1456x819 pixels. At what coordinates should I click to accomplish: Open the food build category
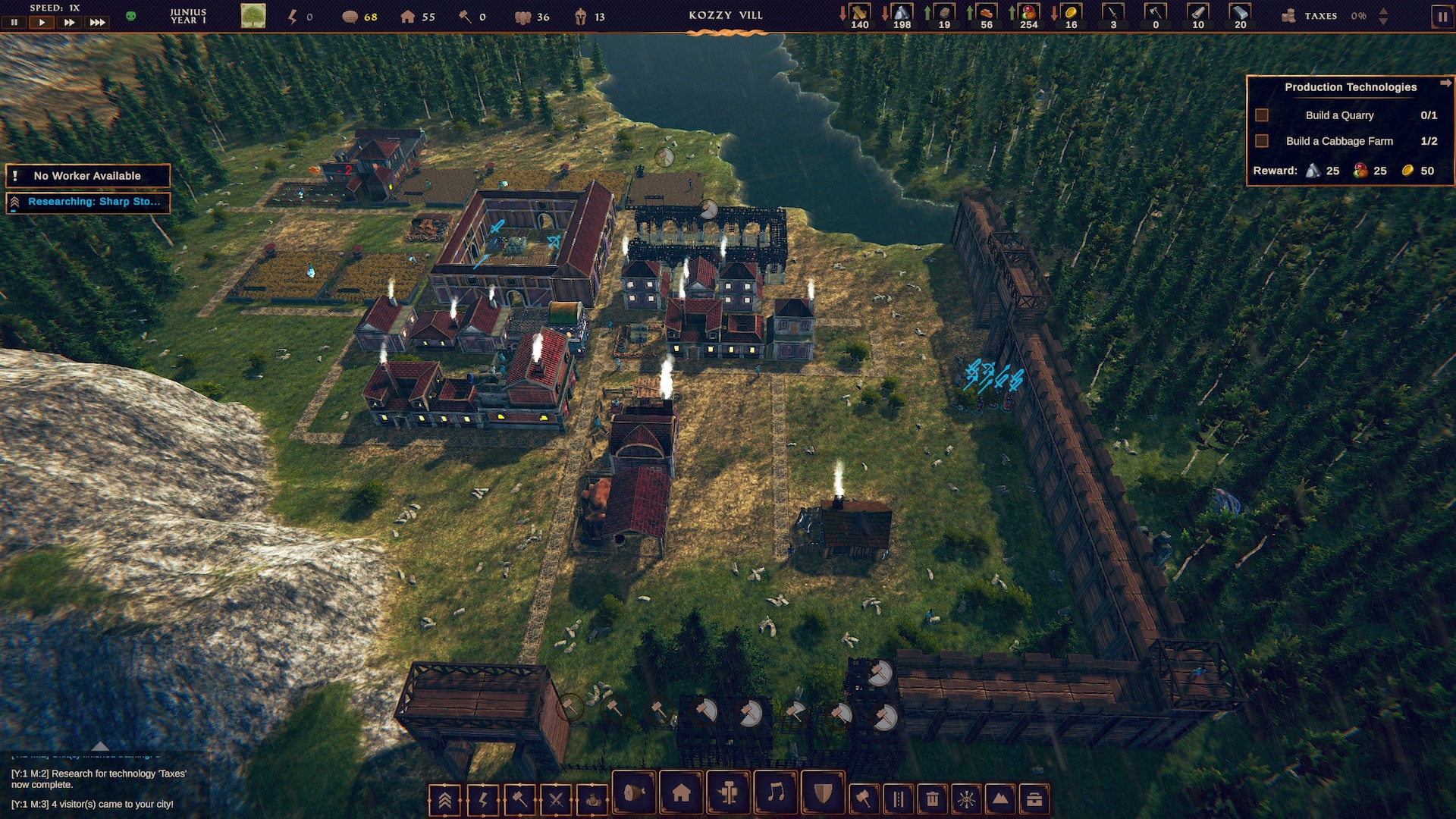634,793
